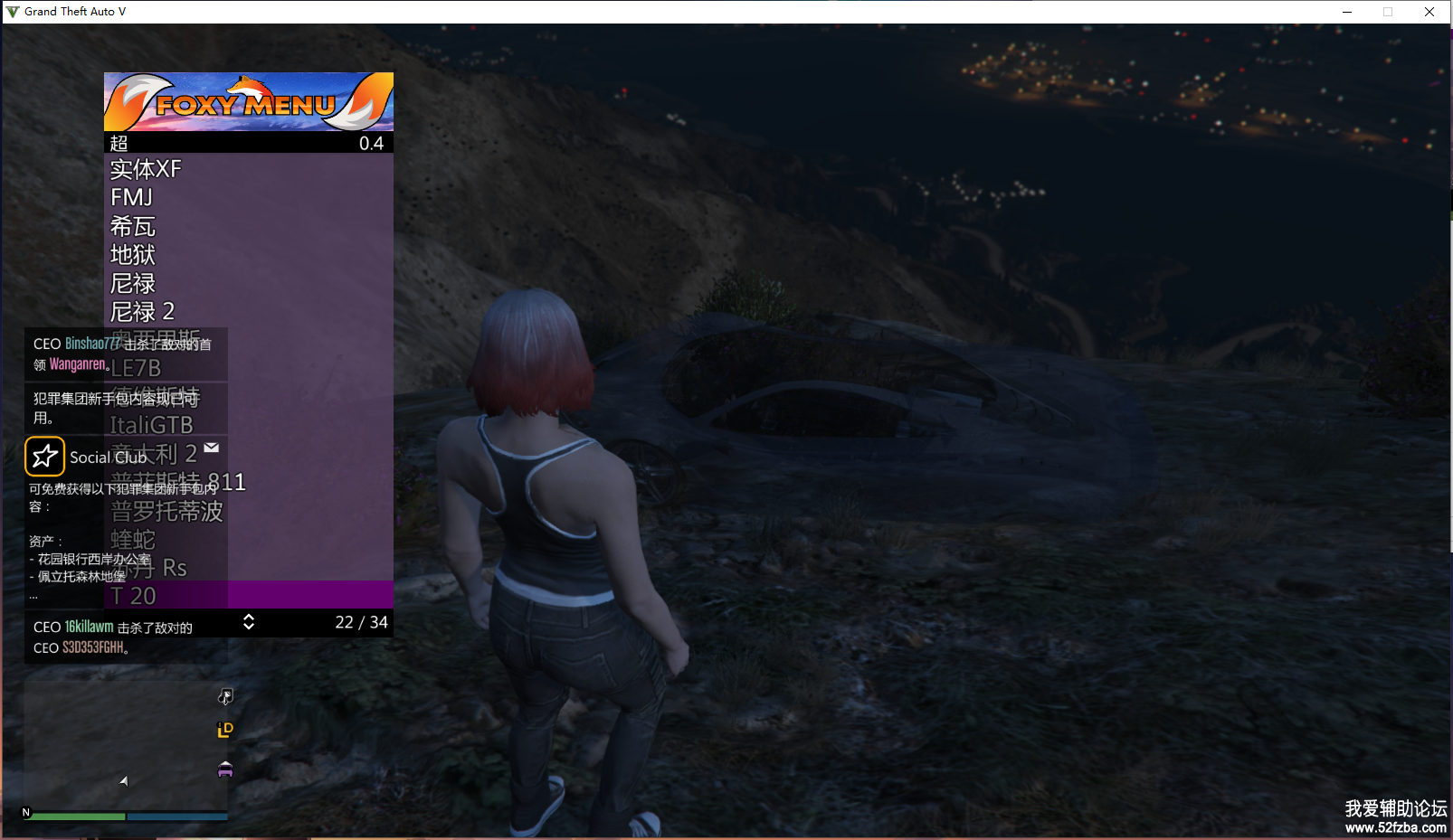Click the Foxy Menu header banner
1453x840 pixels.
point(249,102)
